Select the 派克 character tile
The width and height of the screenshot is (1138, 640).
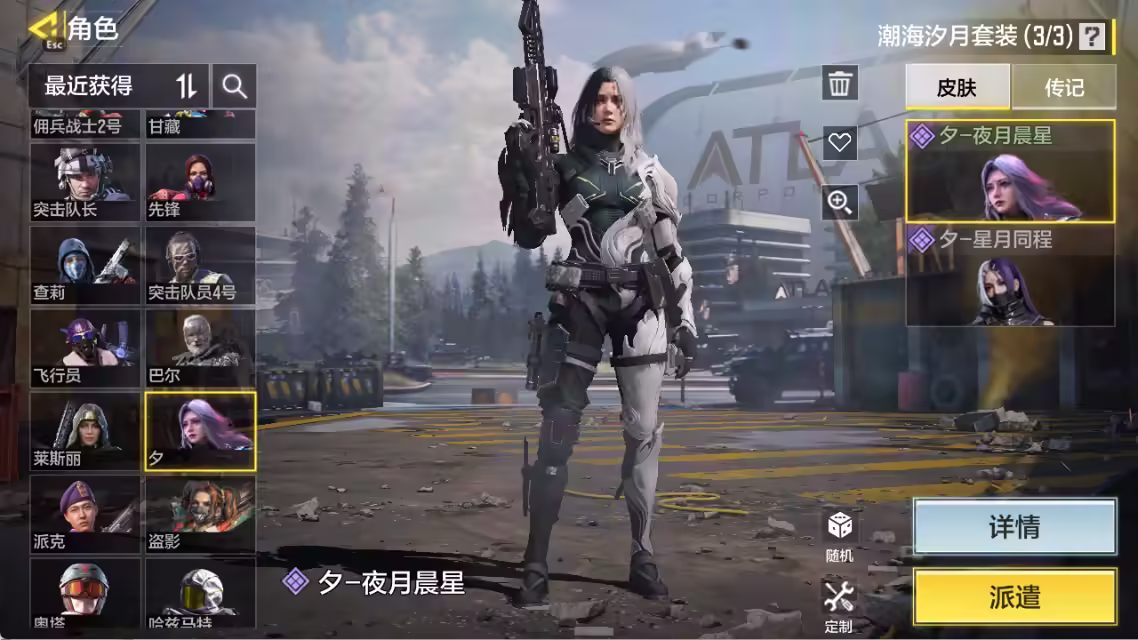85,514
